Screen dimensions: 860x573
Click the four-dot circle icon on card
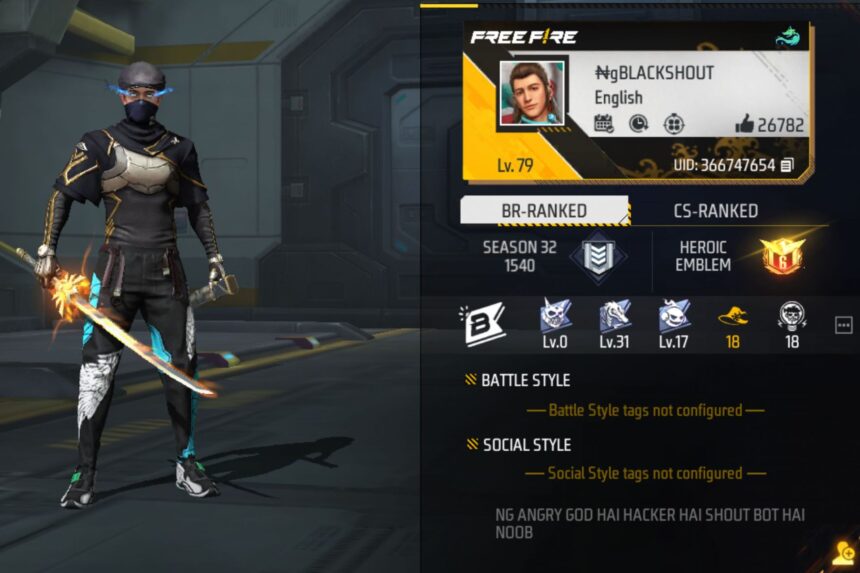[674, 124]
